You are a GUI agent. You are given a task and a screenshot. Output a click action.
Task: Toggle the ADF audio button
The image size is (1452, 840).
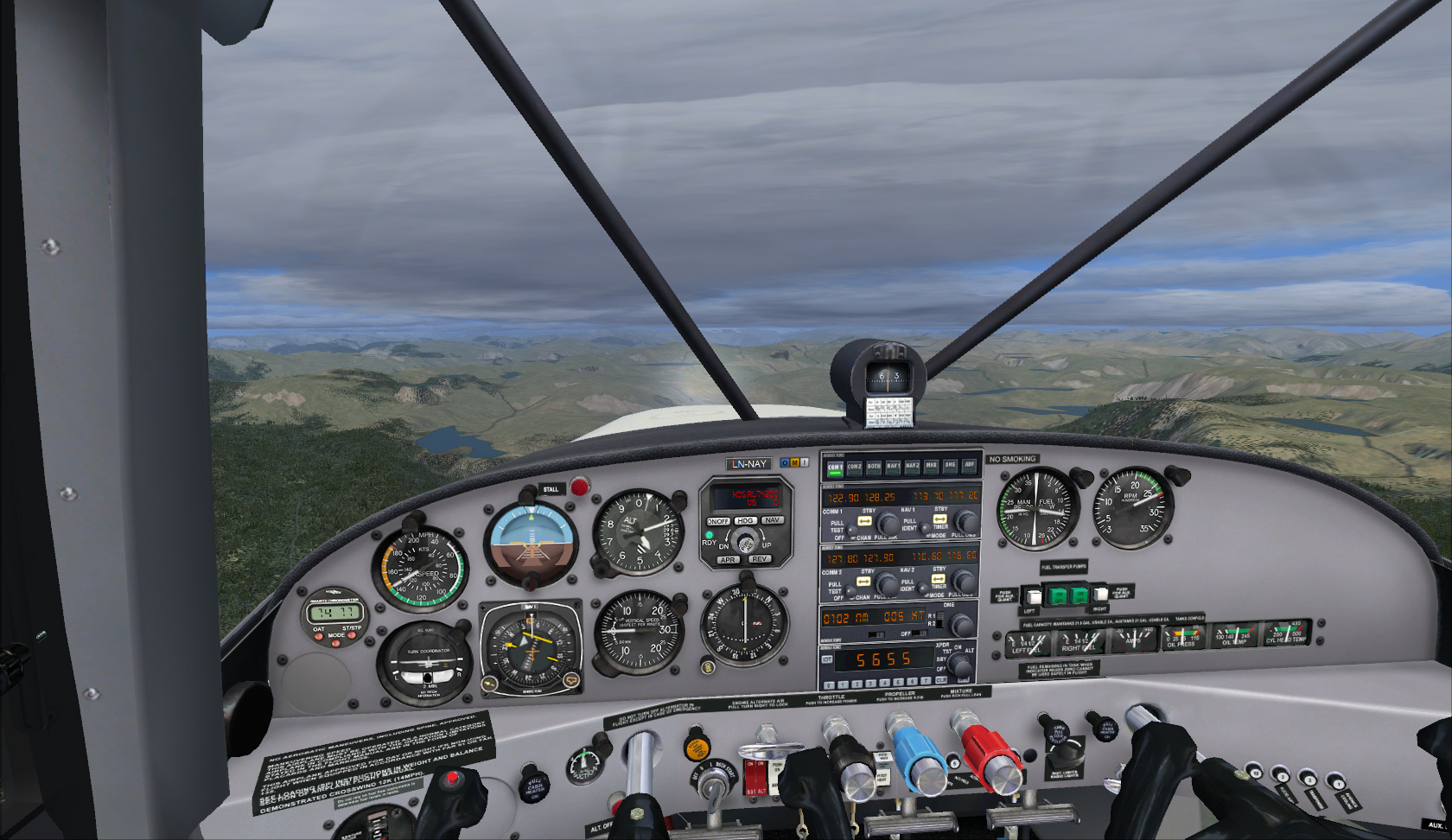pos(969,464)
